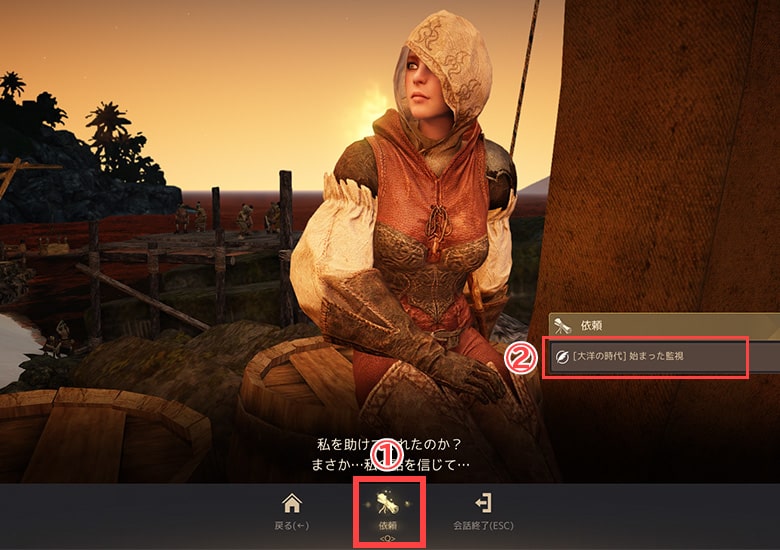Open the 依頼 quest button
The width and height of the screenshot is (780, 550).
tap(388, 510)
